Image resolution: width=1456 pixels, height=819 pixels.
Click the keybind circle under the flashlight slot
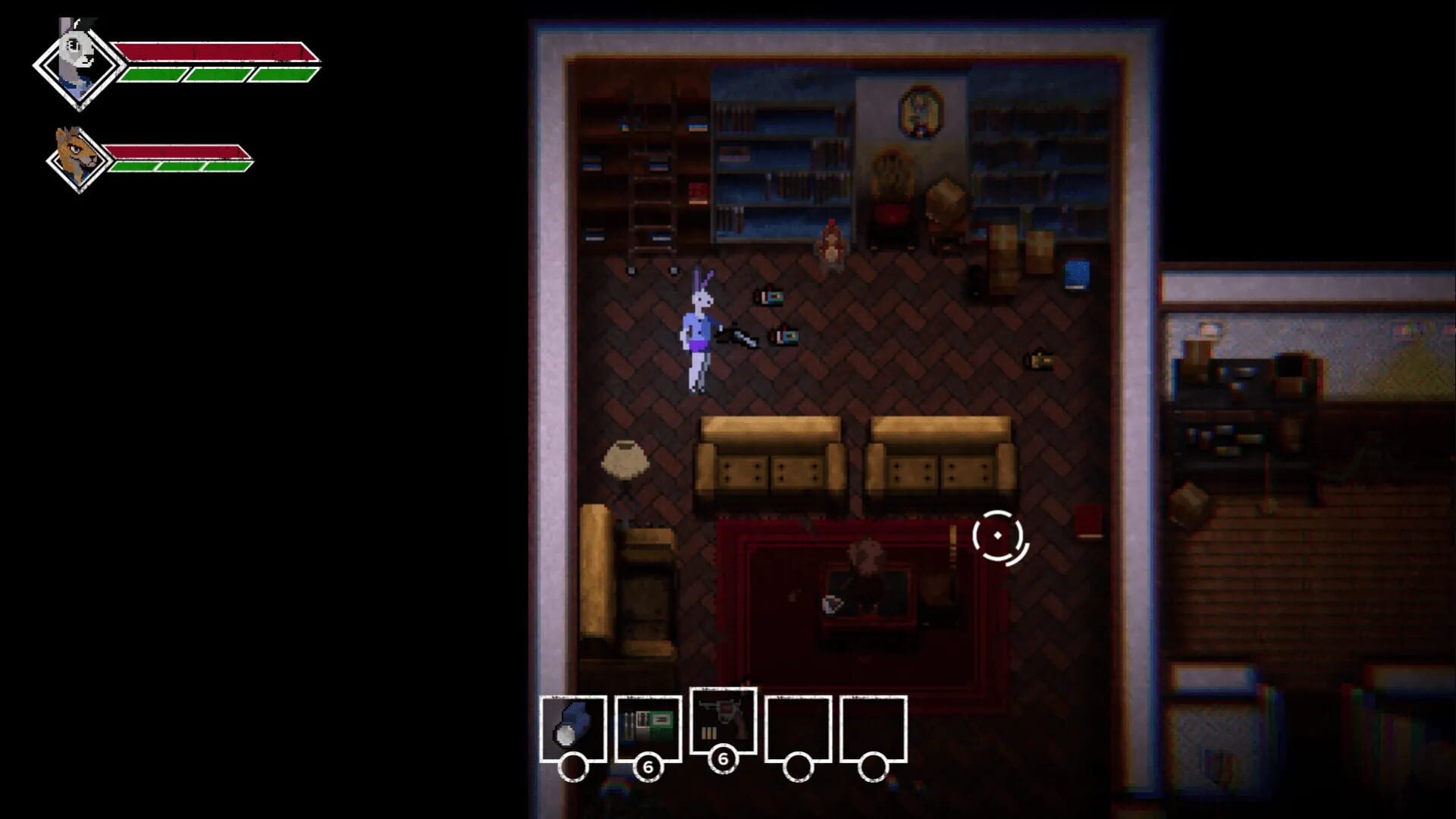click(x=575, y=767)
